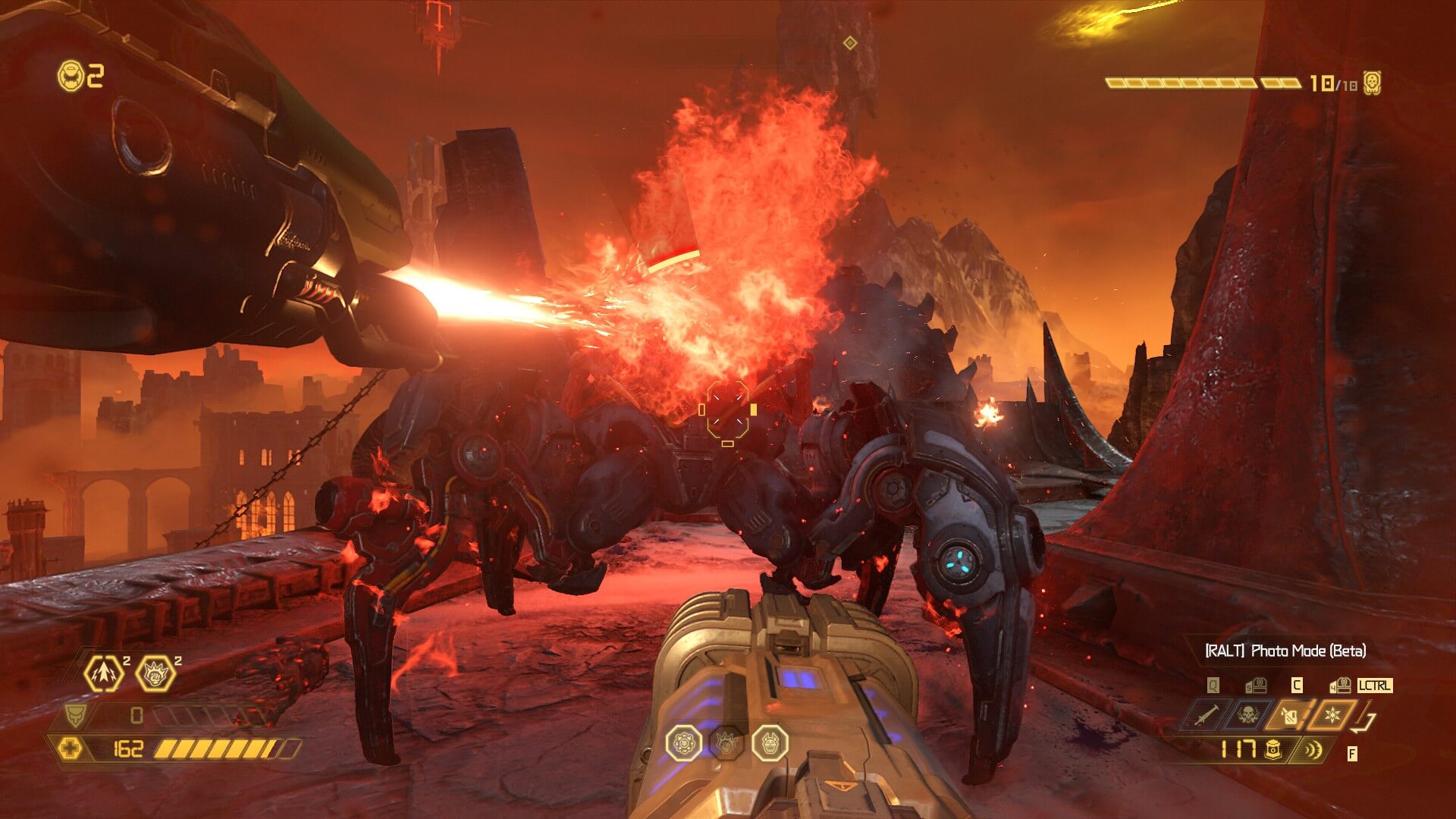Toggle the Q keybind badge
Image resolution: width=1456 pixels, height=819 pixels.
click(x=1212, y=686)
